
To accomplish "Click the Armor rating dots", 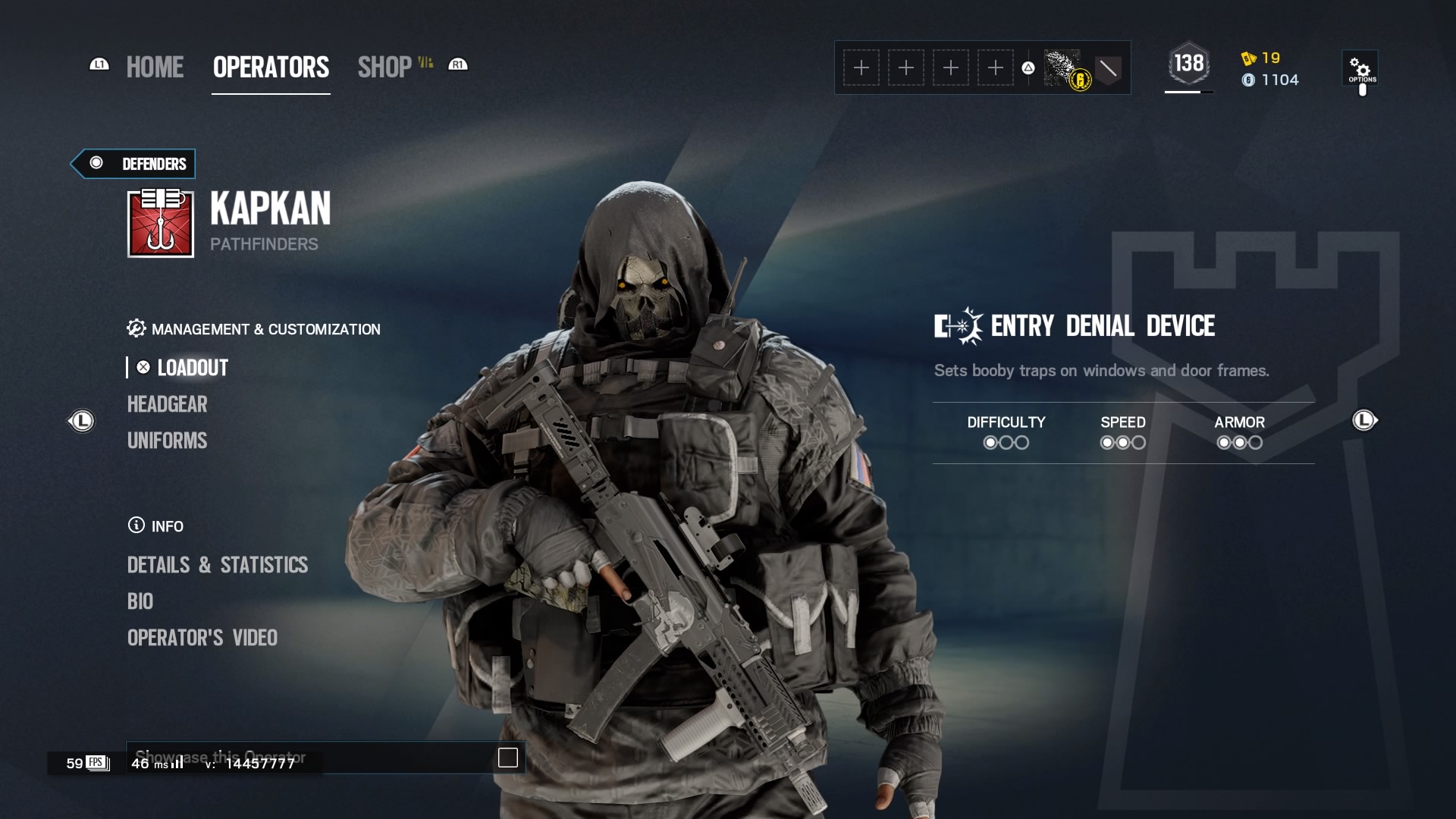I will click(x=1239, y=443).
